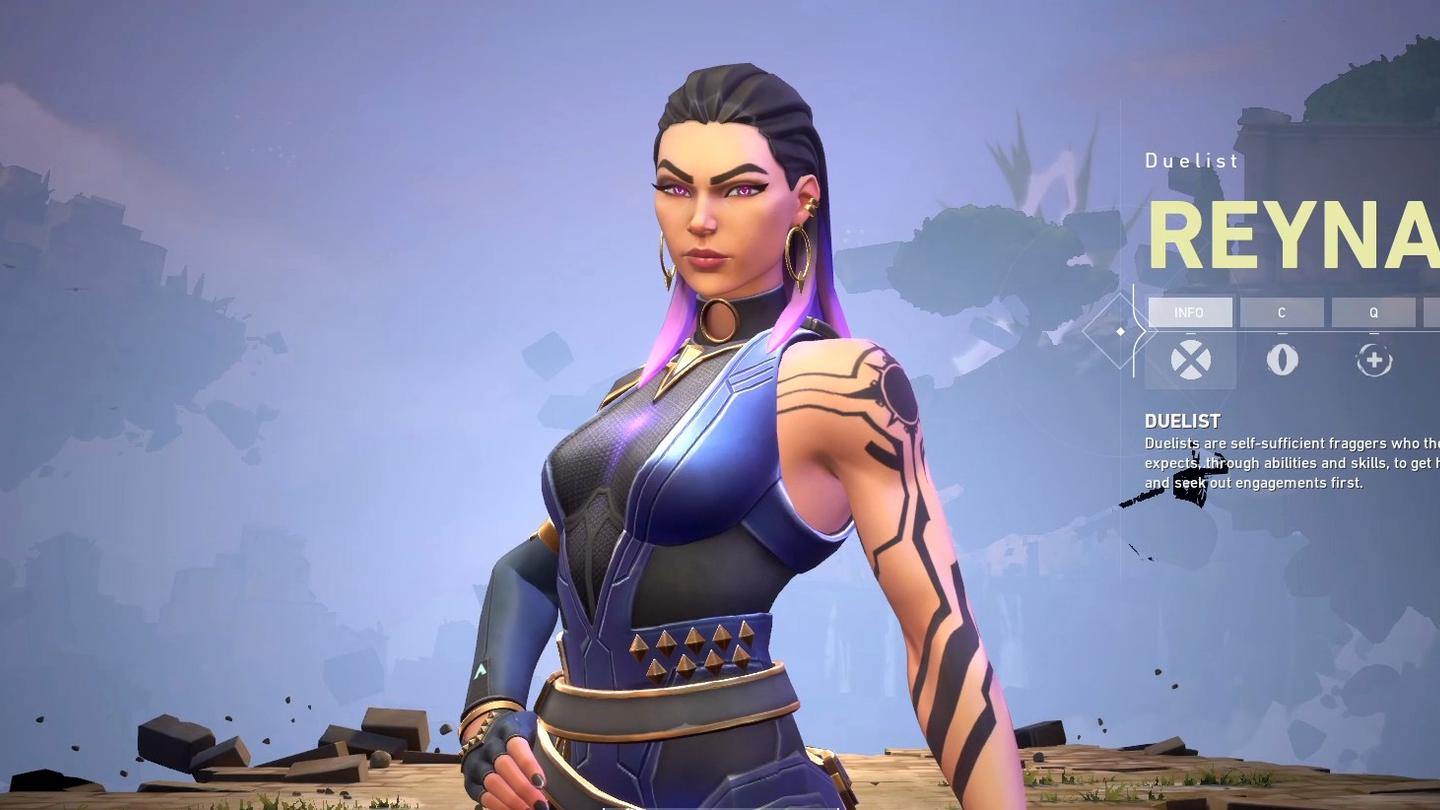Viewport: 1440px width, 810px height.
Task: Switch to the INFO tab
Action: 1189,313
